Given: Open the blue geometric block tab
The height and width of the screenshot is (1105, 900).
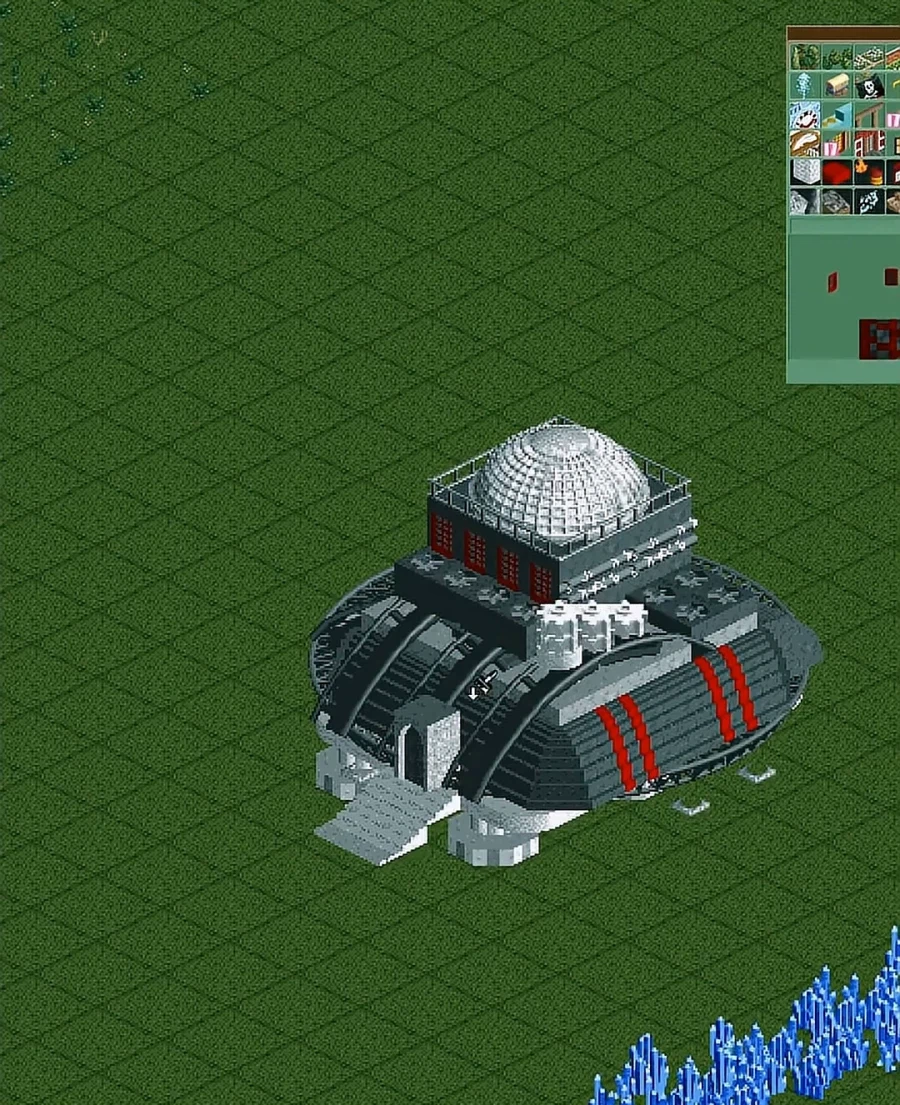Looking at the screenshot, I should pos(837,114).
